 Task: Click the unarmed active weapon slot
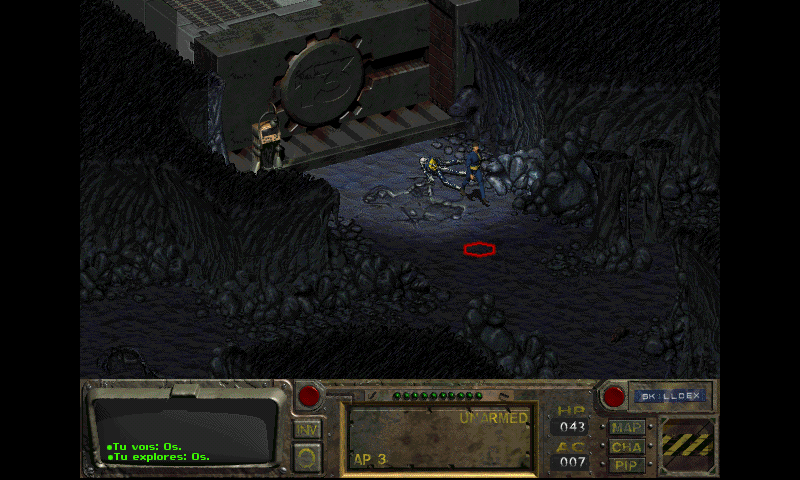pyautogui.click(x=439, y=436)
